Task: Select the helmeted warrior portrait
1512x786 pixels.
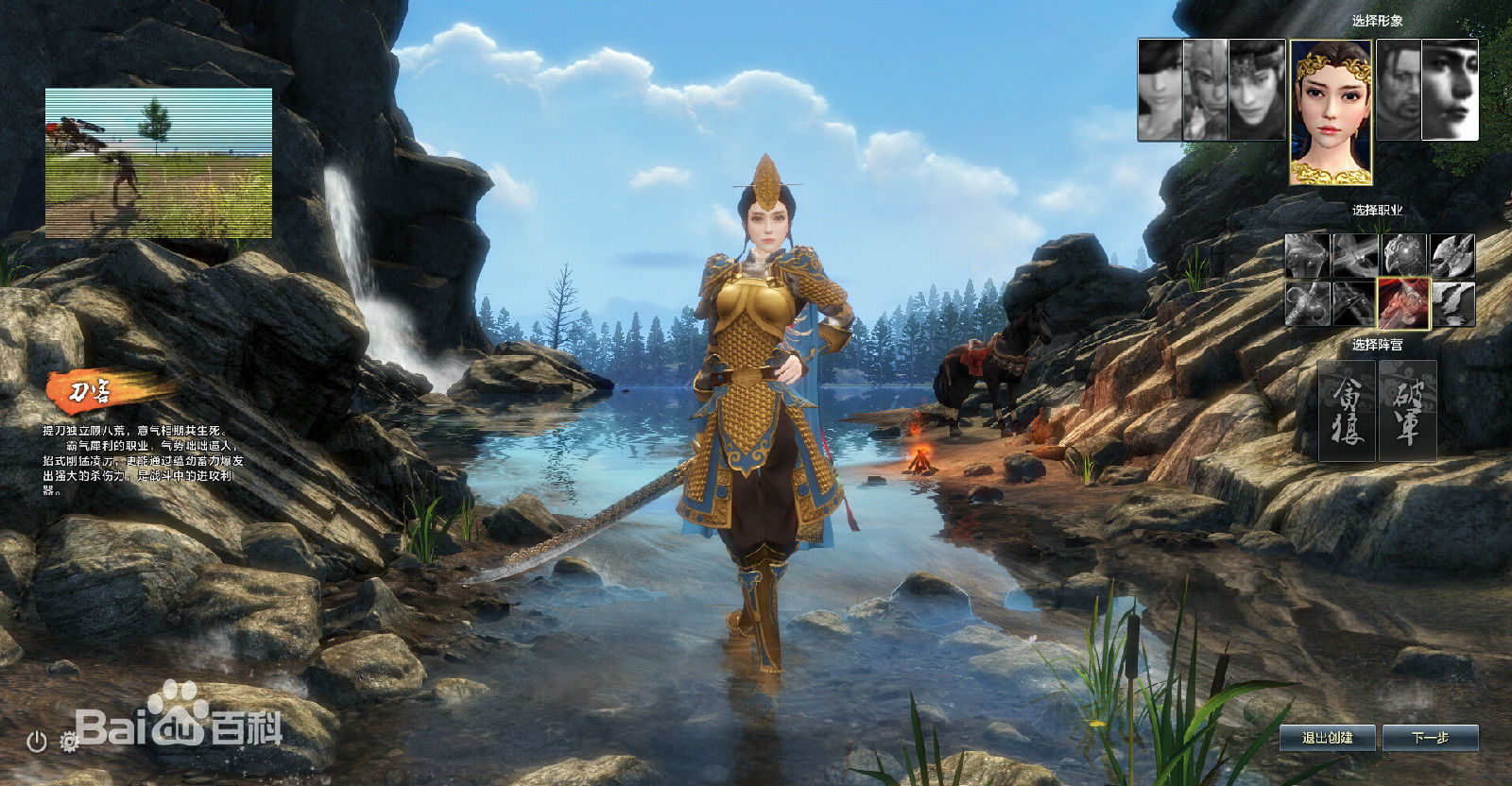Action: click(x=1258, y=90)
